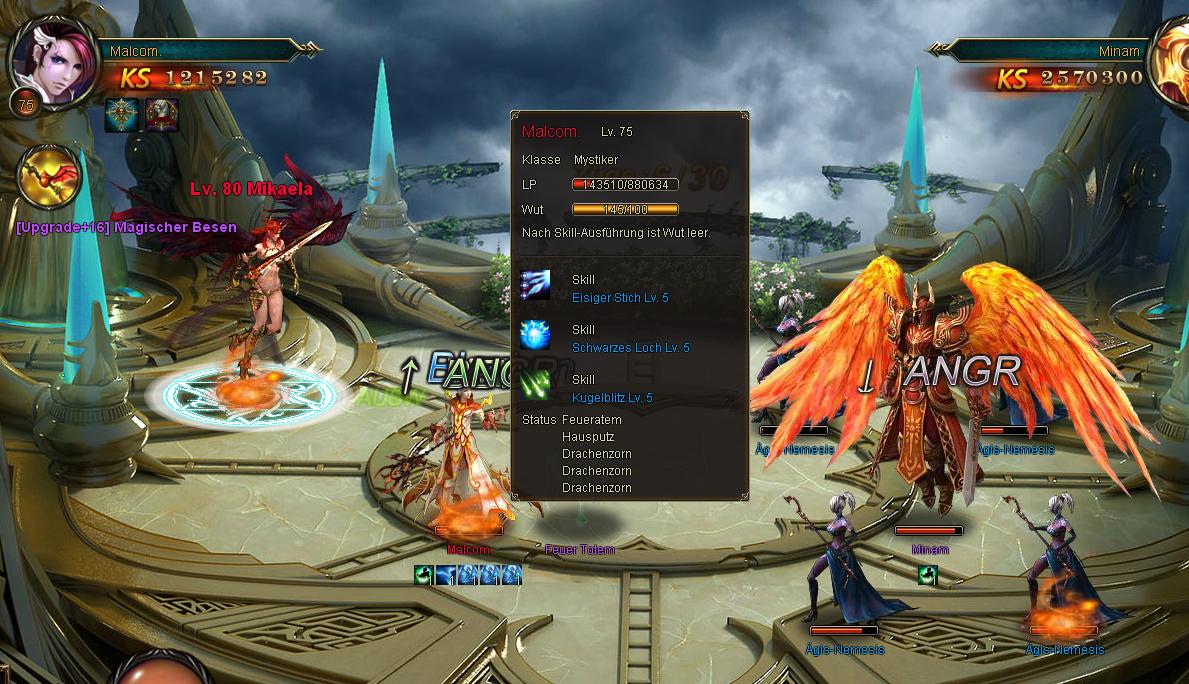Click the green status icon under Minam
This screenshot has width=1189, height=684.
(927, 575)
